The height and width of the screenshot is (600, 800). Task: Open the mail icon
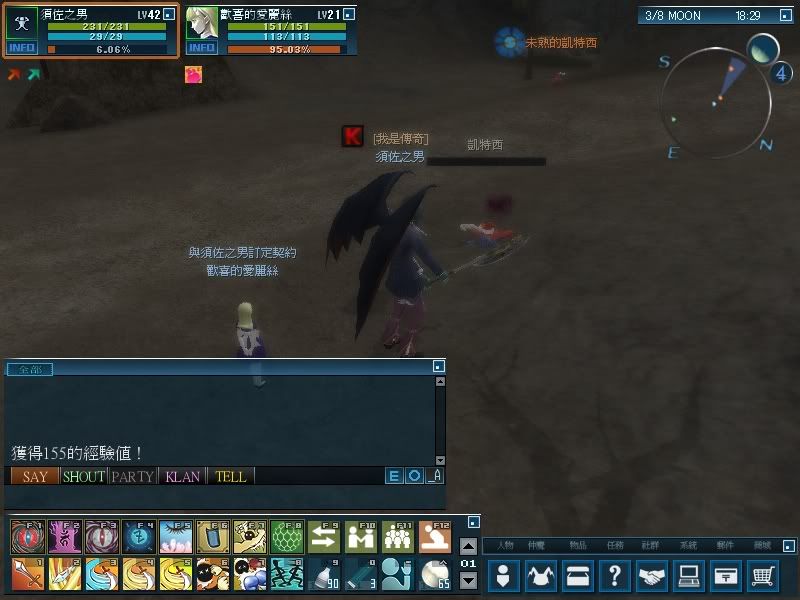pos(727,576)
